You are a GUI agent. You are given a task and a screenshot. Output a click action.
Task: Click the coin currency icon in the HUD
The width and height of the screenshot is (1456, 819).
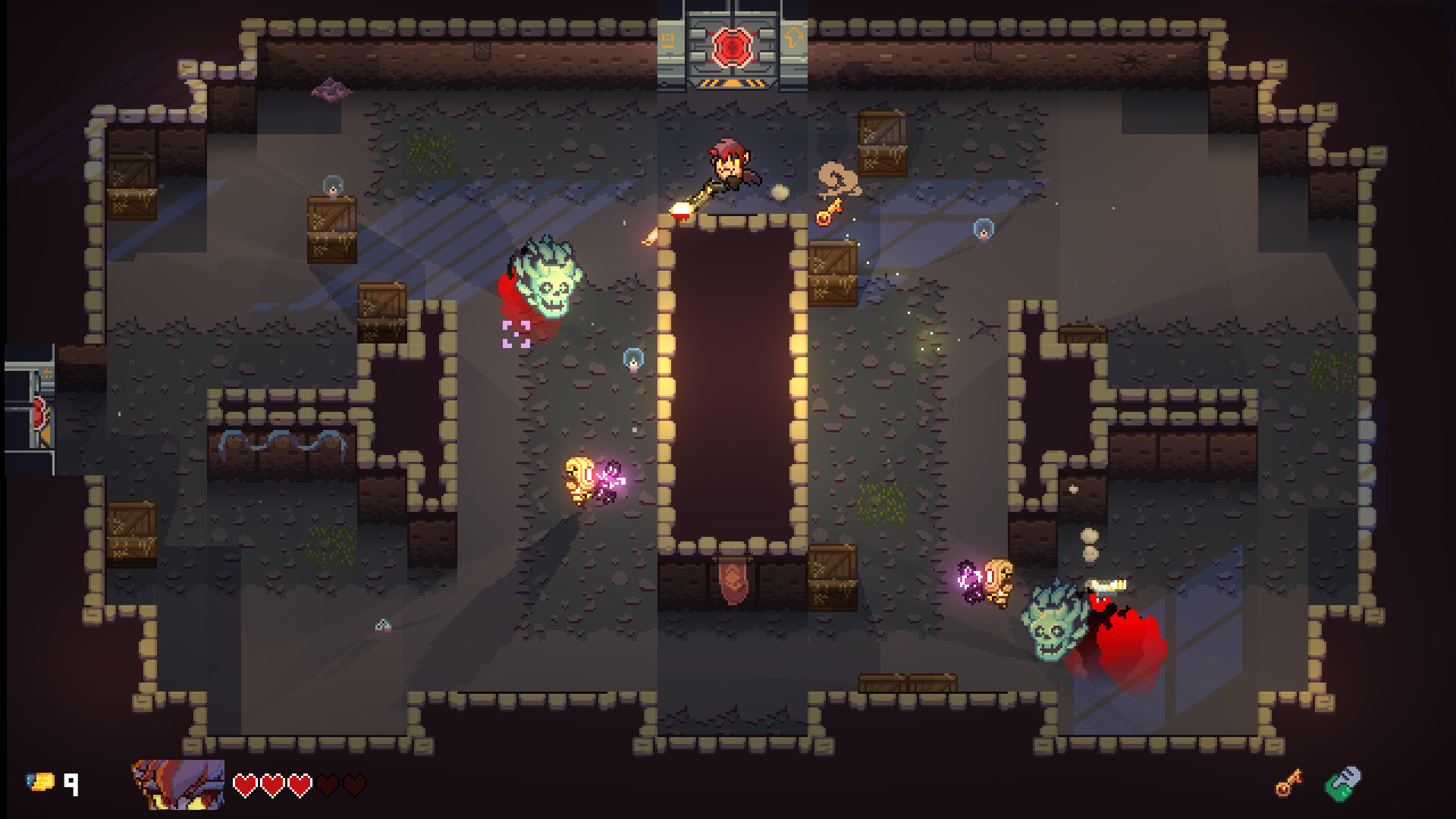(x=41, y=781)
